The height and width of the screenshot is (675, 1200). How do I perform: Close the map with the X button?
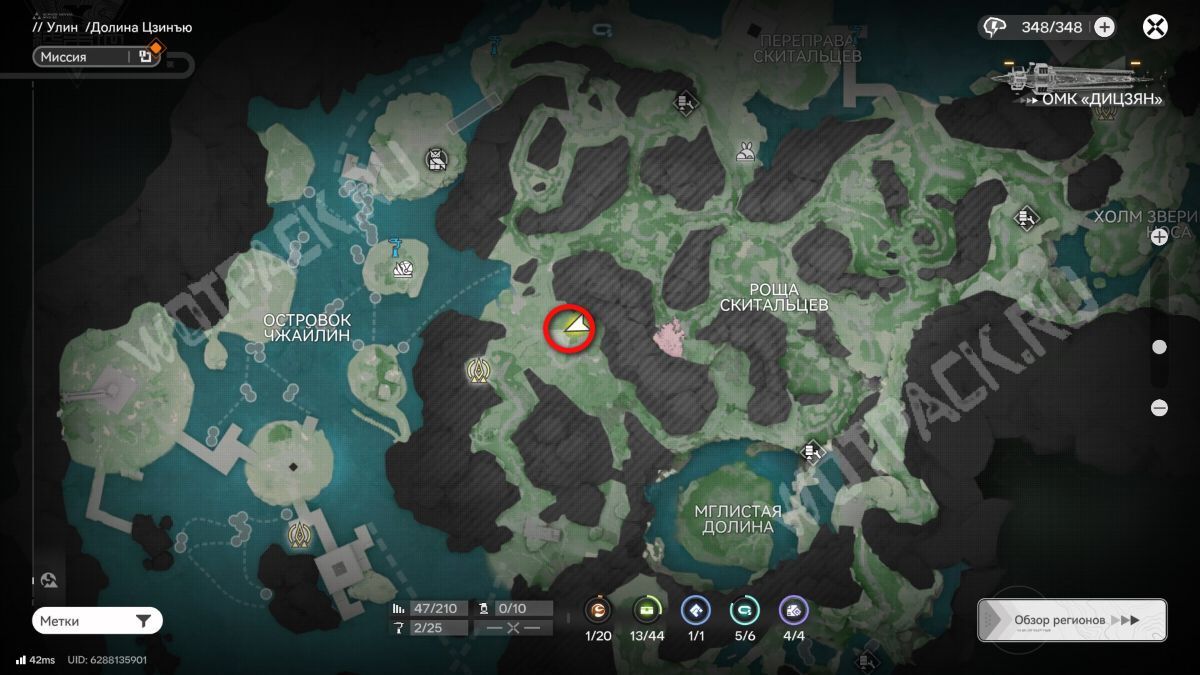click(1157, 27)
